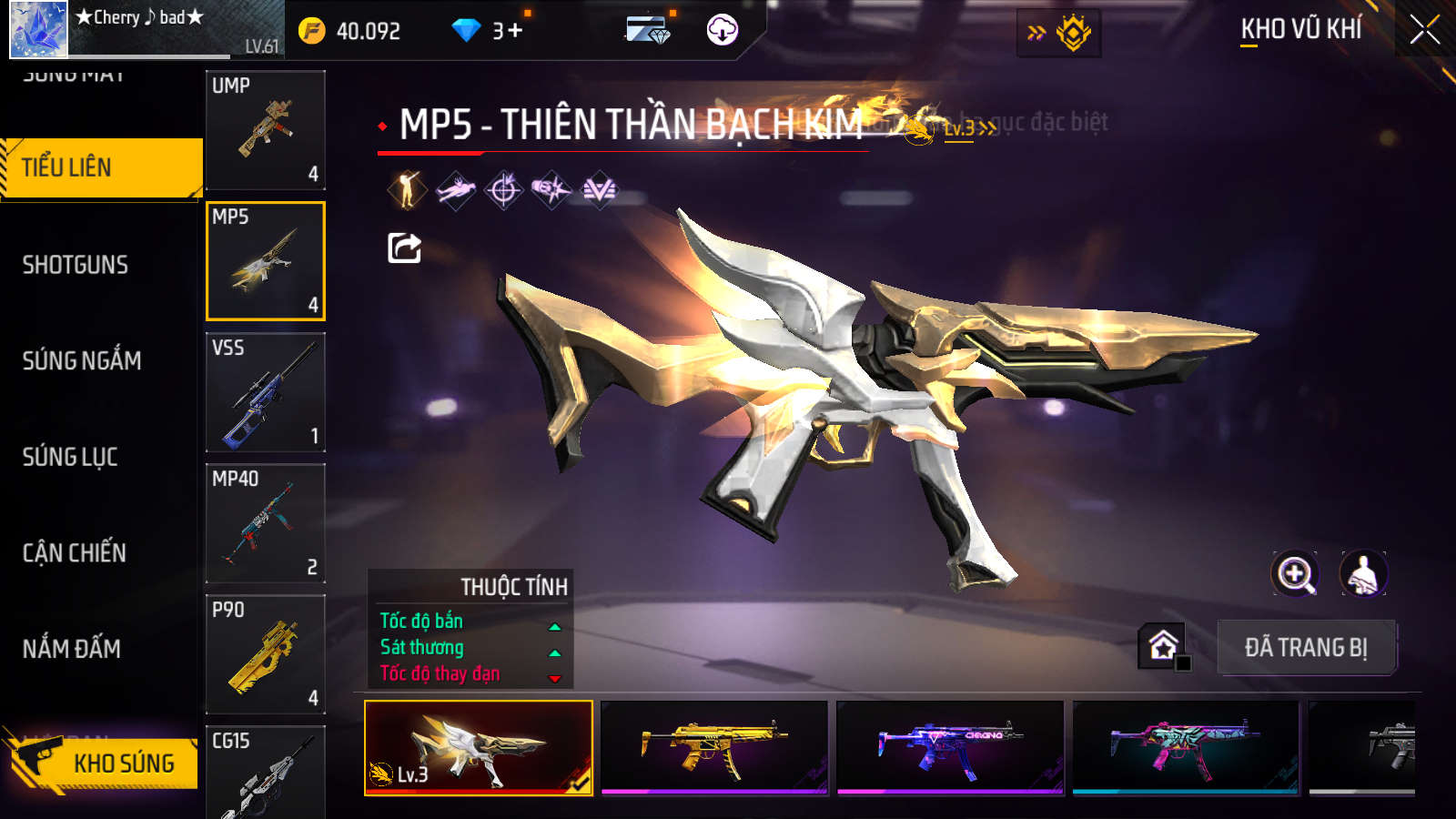The height and width of the screenshot is (819, 1456).
Task: Open the magnifier zoom view
Action: (x=1295, y=574)
